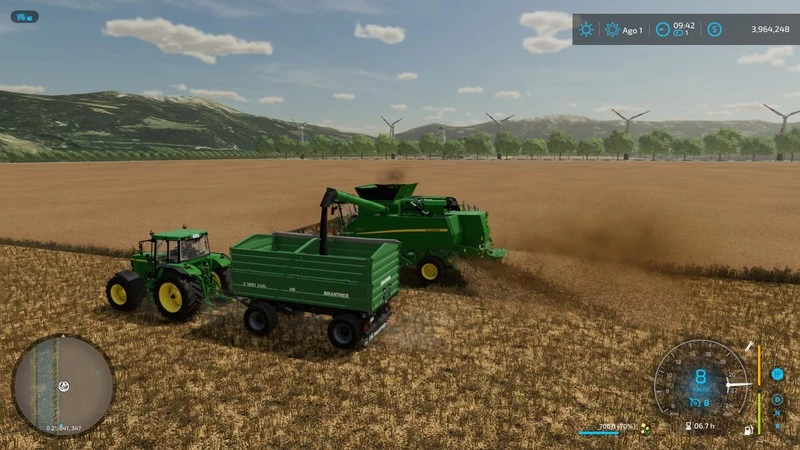Click the sunny weather icon
The image size is (800, 450).
586,29
